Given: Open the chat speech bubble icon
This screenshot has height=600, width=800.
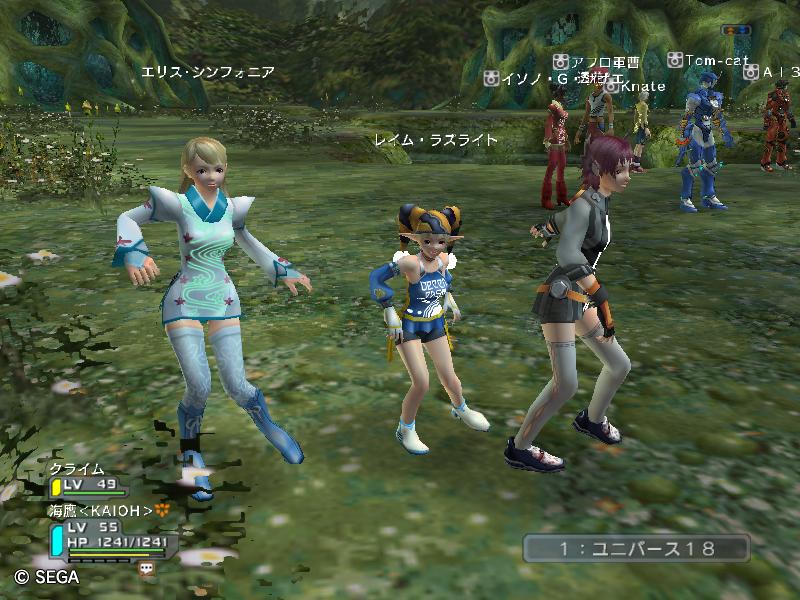Looking at the screenshot, I should pyautogui.click(x=147, y=567).
